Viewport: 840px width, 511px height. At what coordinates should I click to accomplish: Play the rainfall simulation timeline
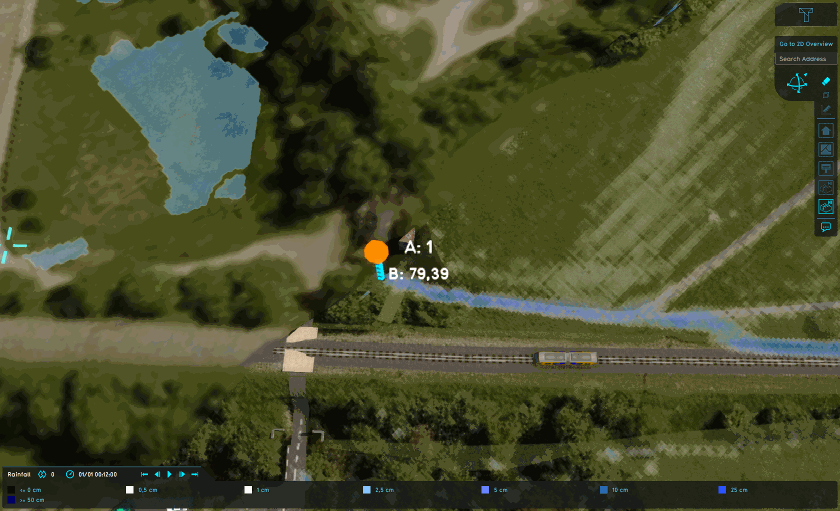(x=169, y=474)
